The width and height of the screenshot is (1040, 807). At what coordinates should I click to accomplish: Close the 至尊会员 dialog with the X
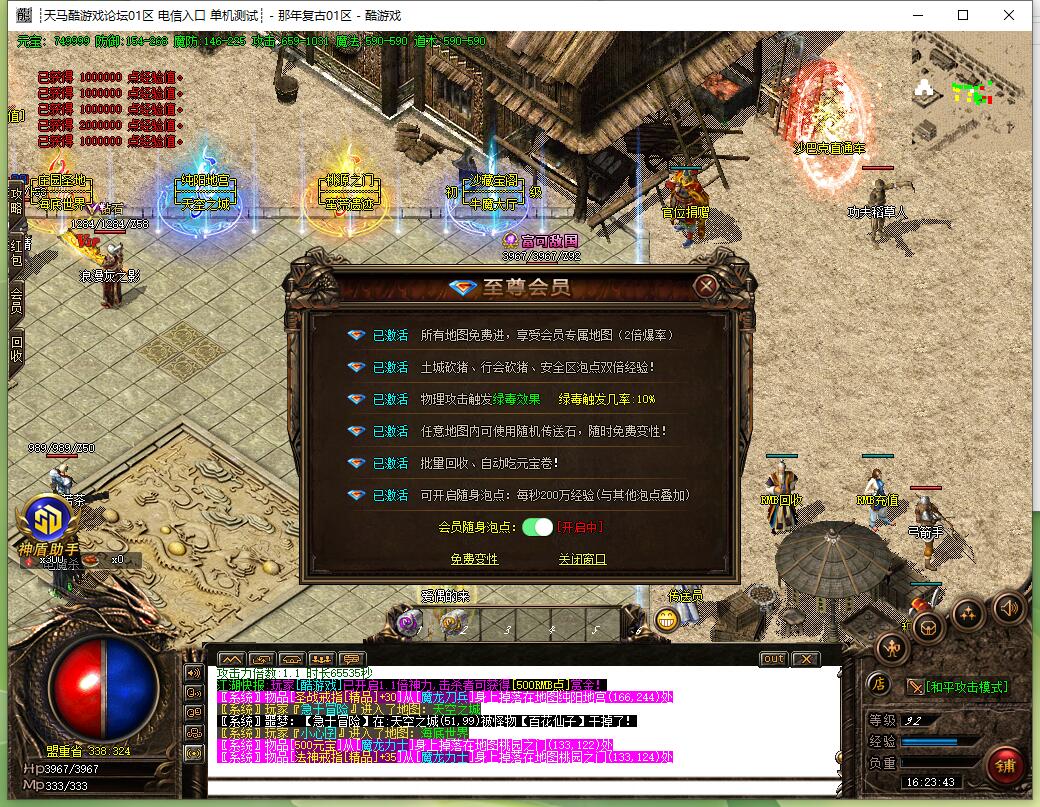pyautogui.click(x=706, y=286)
